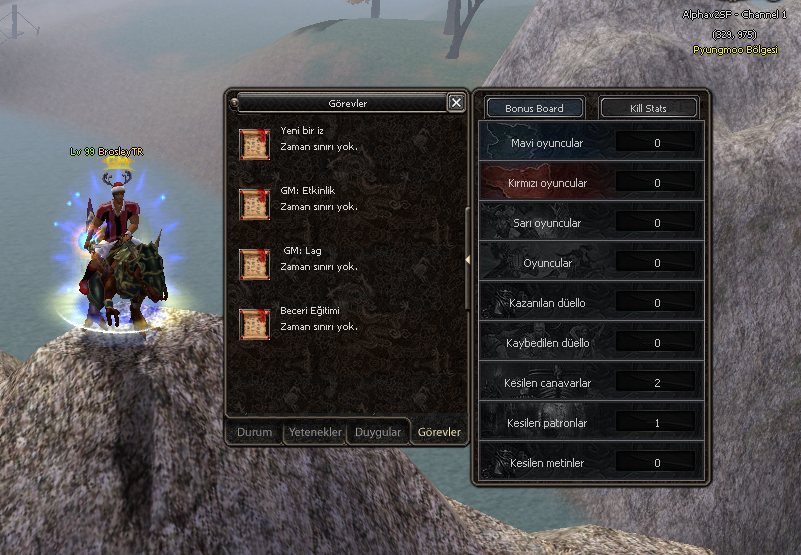Collapse the side panel with the arrow handle

(468, 260)
